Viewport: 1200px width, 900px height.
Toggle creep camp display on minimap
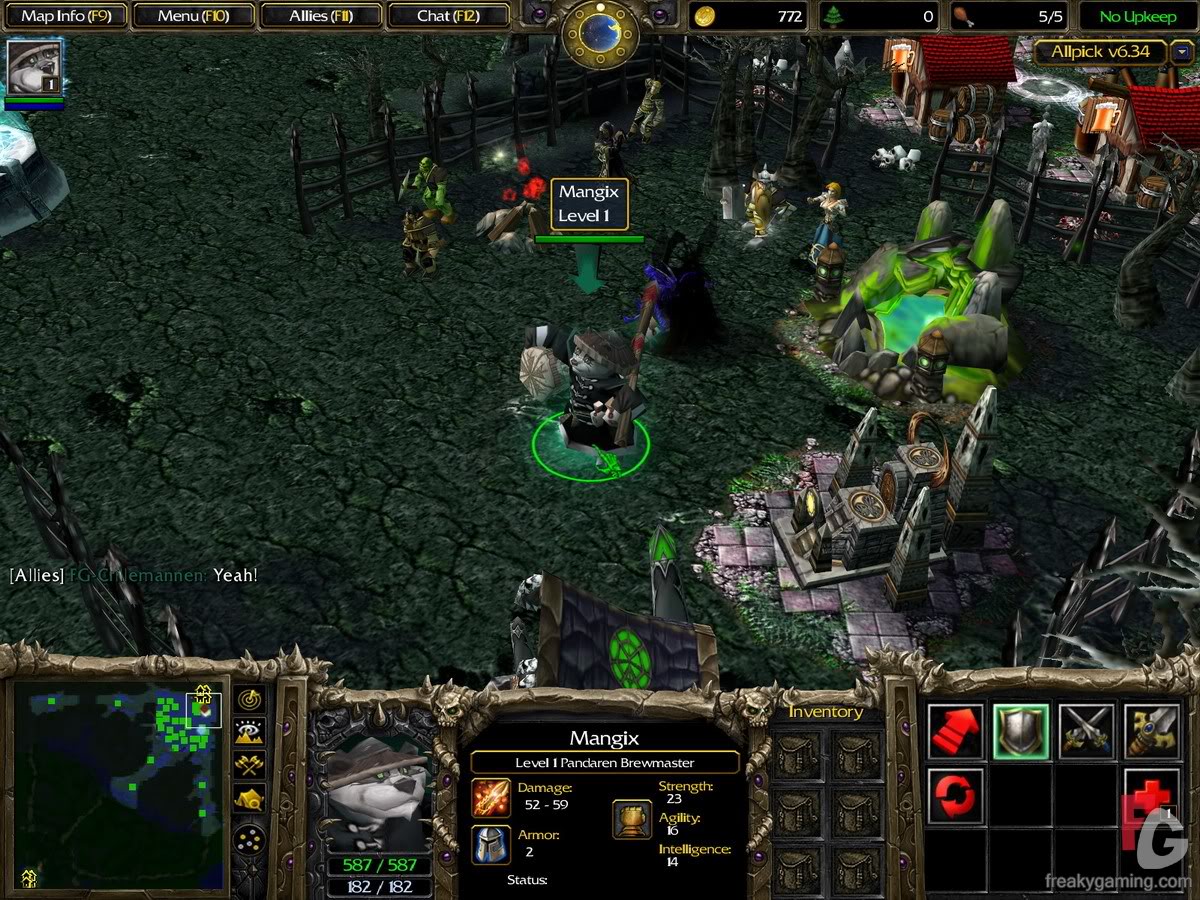click(250, 798)
